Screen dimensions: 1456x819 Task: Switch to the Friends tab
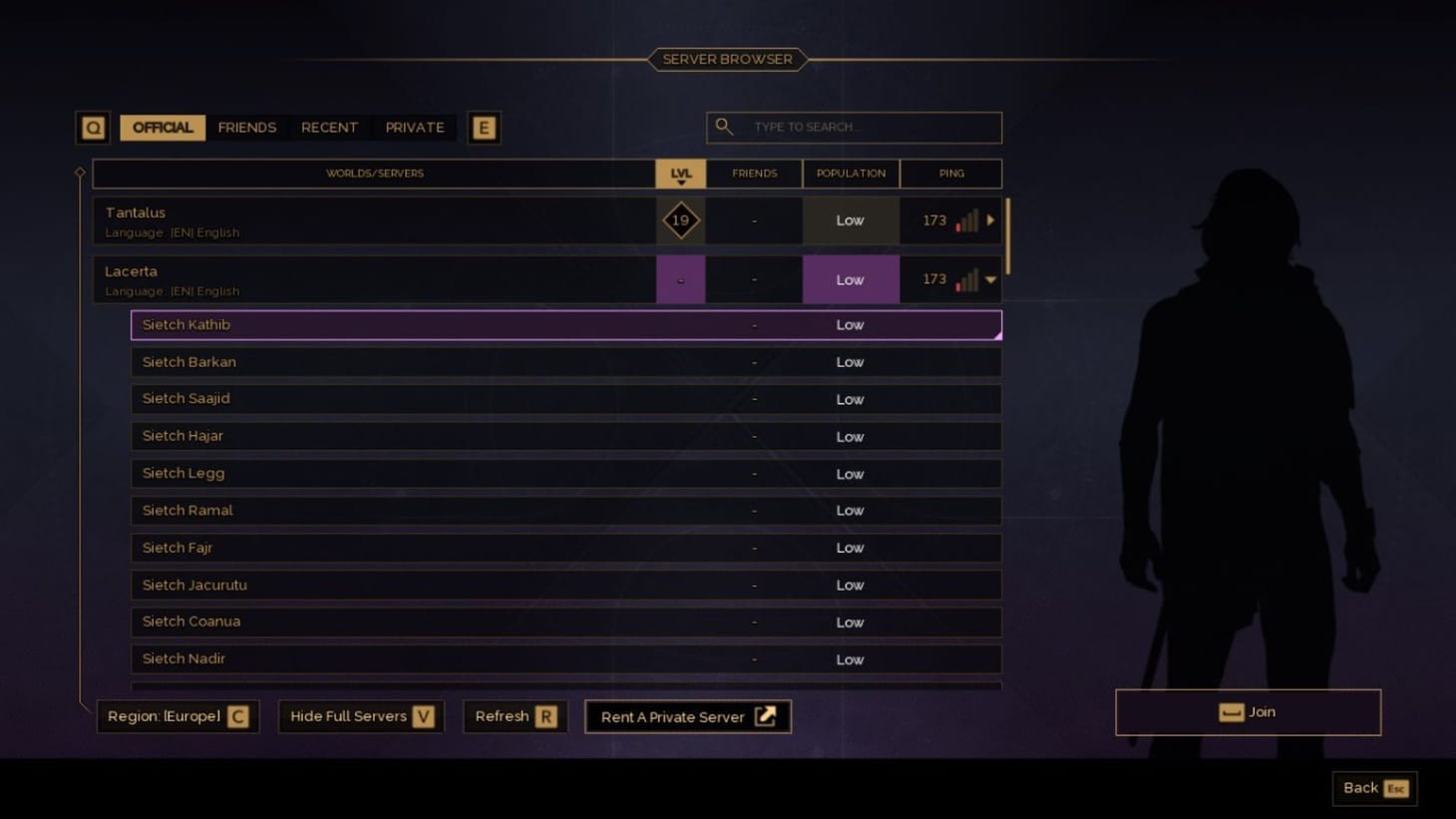click(x=246, y=127)
